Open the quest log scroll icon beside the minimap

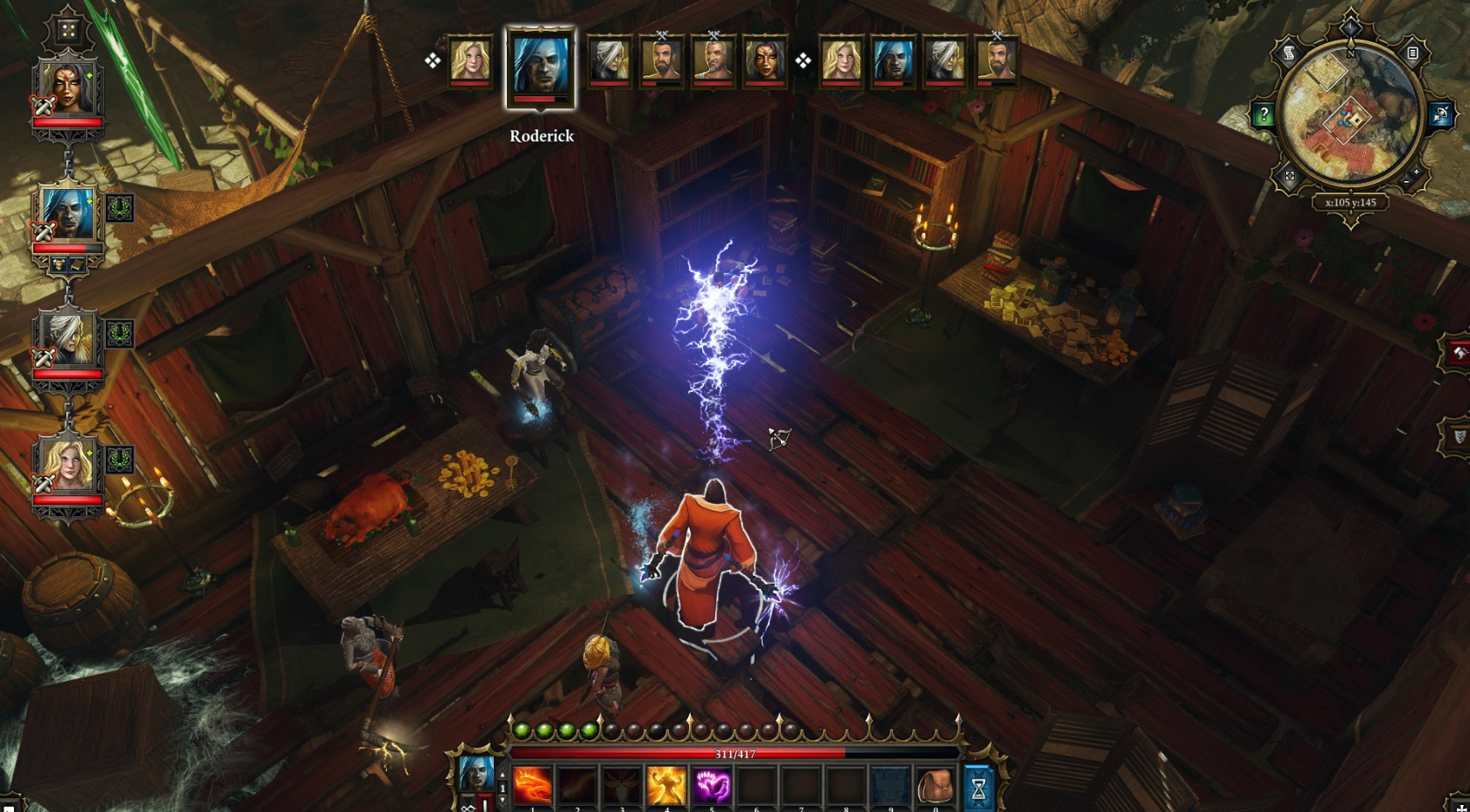click(1288, 52)
